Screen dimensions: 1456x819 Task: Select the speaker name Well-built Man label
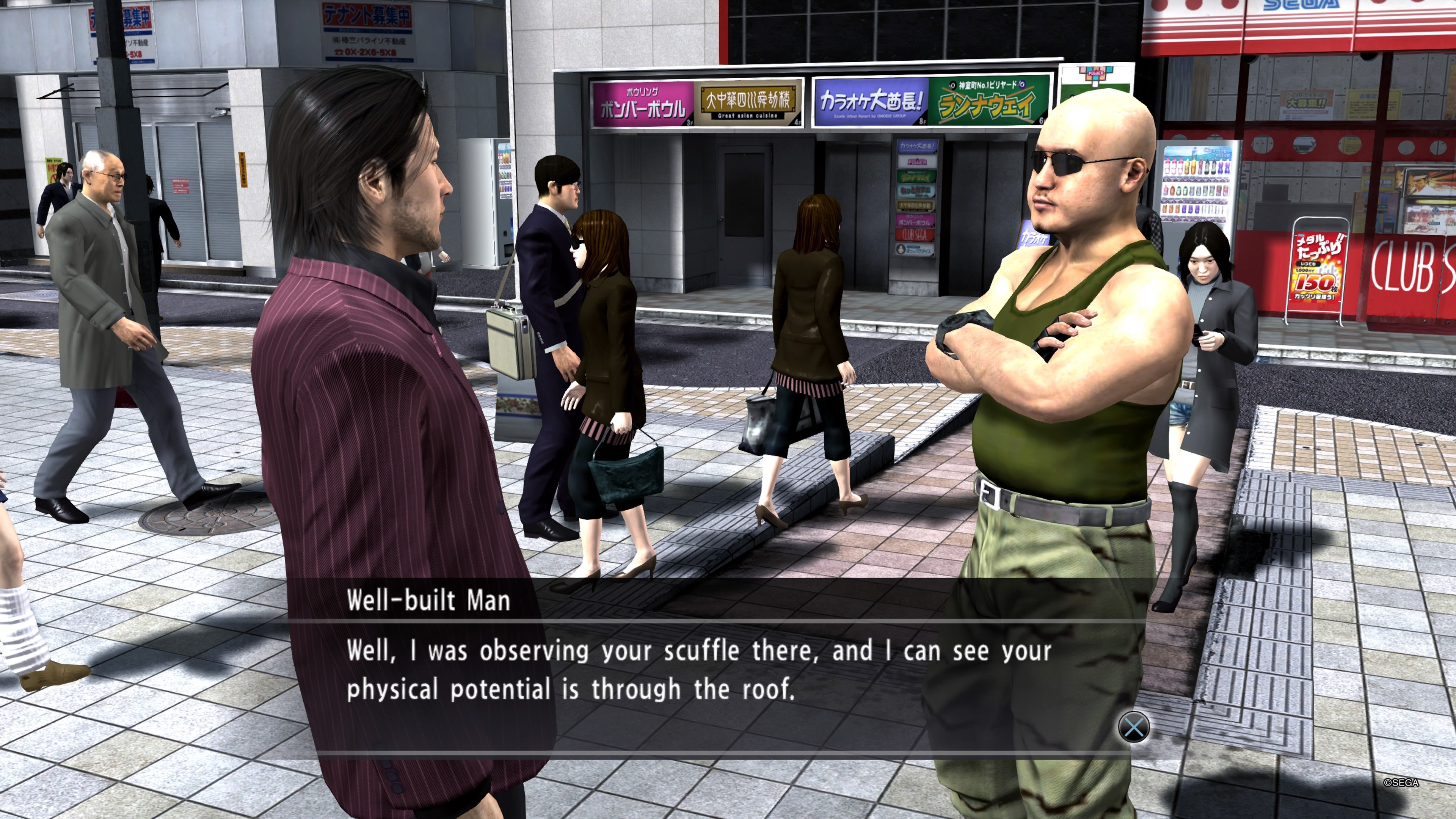click(x=430, y=601)
